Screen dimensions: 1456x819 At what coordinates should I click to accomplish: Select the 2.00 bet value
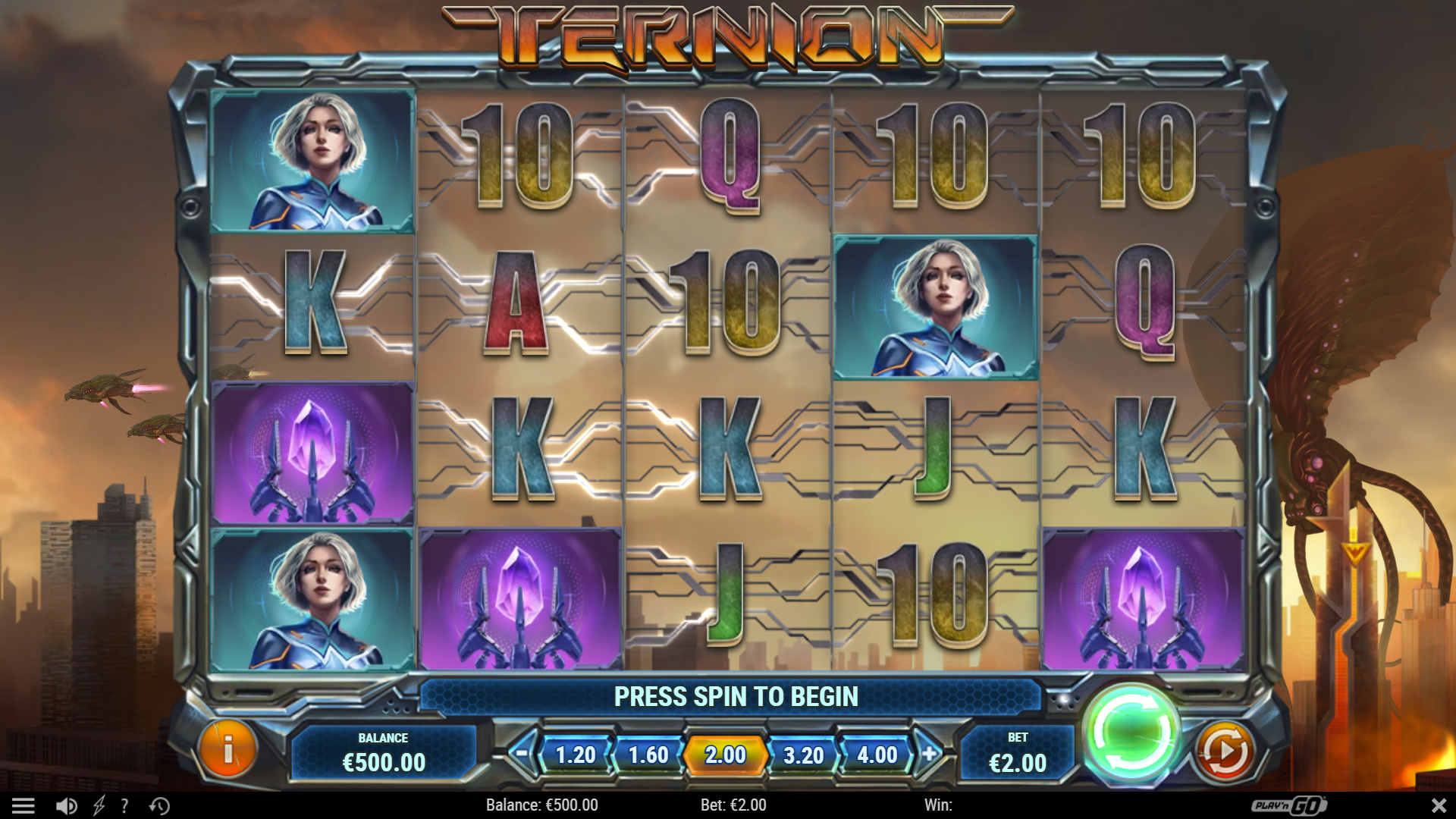tap(726, 755)
